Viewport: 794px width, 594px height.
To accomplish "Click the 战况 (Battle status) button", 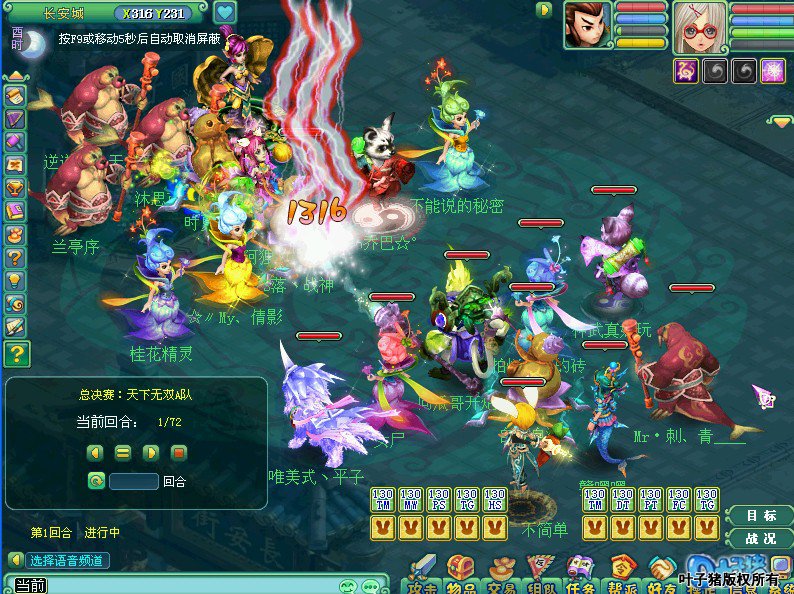I will click(762, 538).
